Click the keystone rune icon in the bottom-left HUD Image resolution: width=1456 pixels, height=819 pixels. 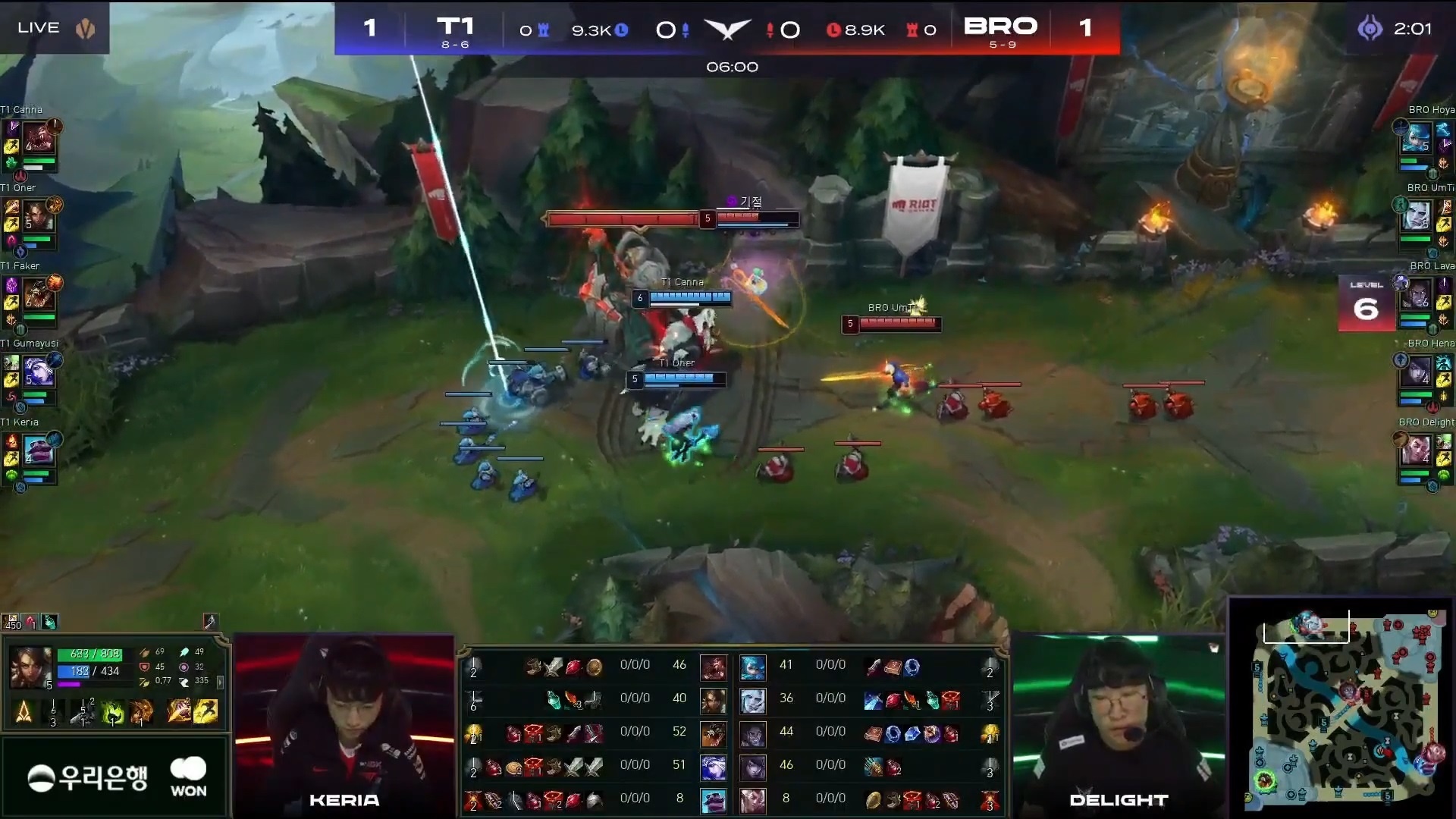[x=24, y=713]
